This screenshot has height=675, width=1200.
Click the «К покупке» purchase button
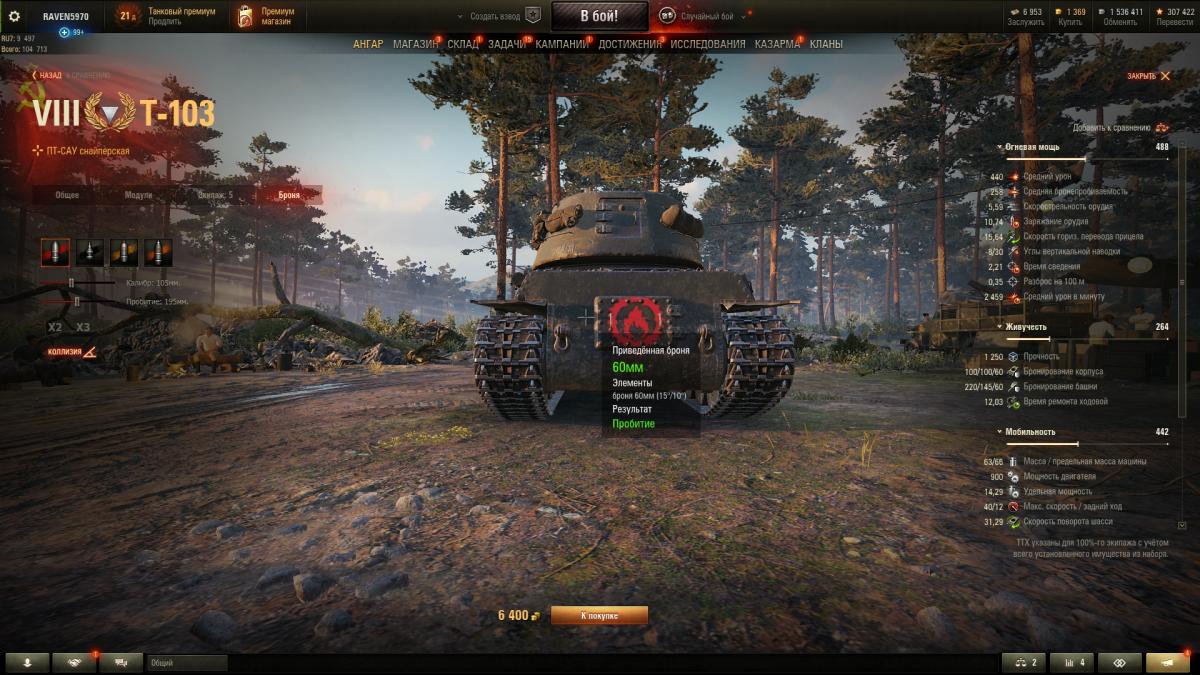pos(599,615)
